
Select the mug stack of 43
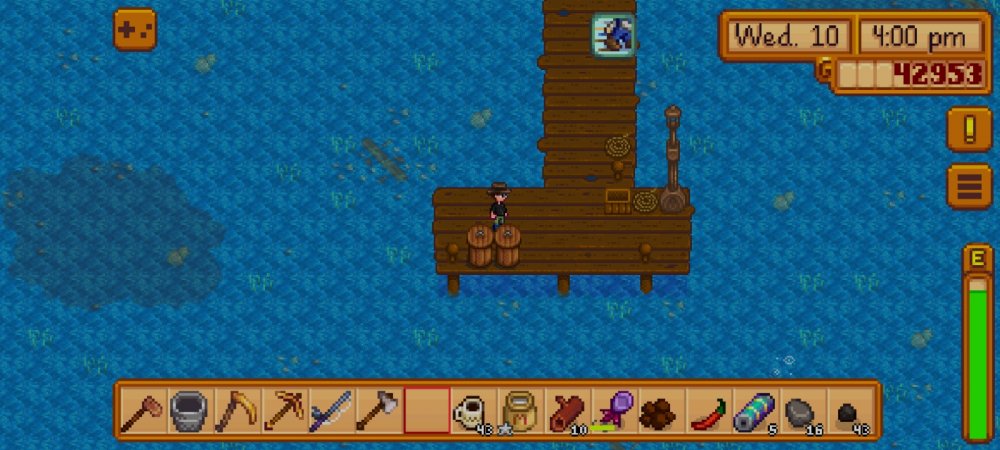coord(472,410)
